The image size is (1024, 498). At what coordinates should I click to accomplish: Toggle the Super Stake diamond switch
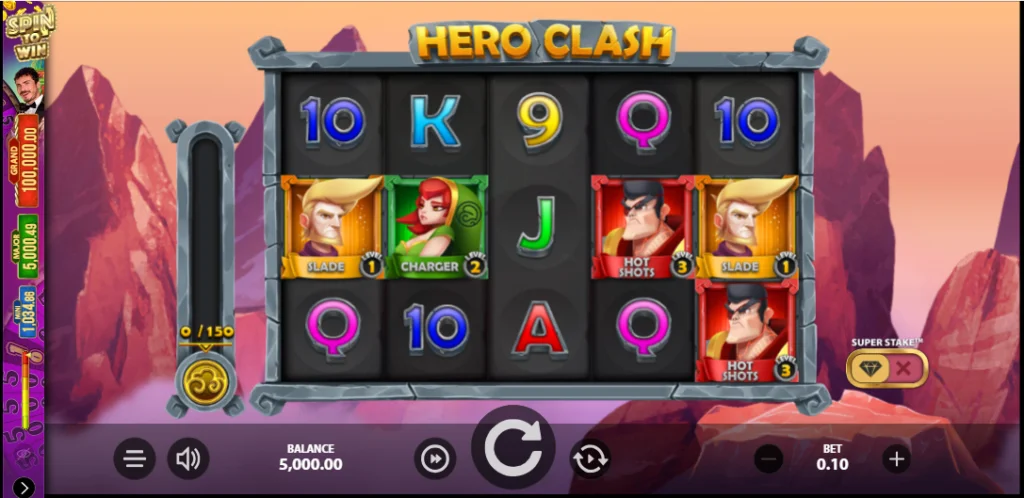pos(887,368)
